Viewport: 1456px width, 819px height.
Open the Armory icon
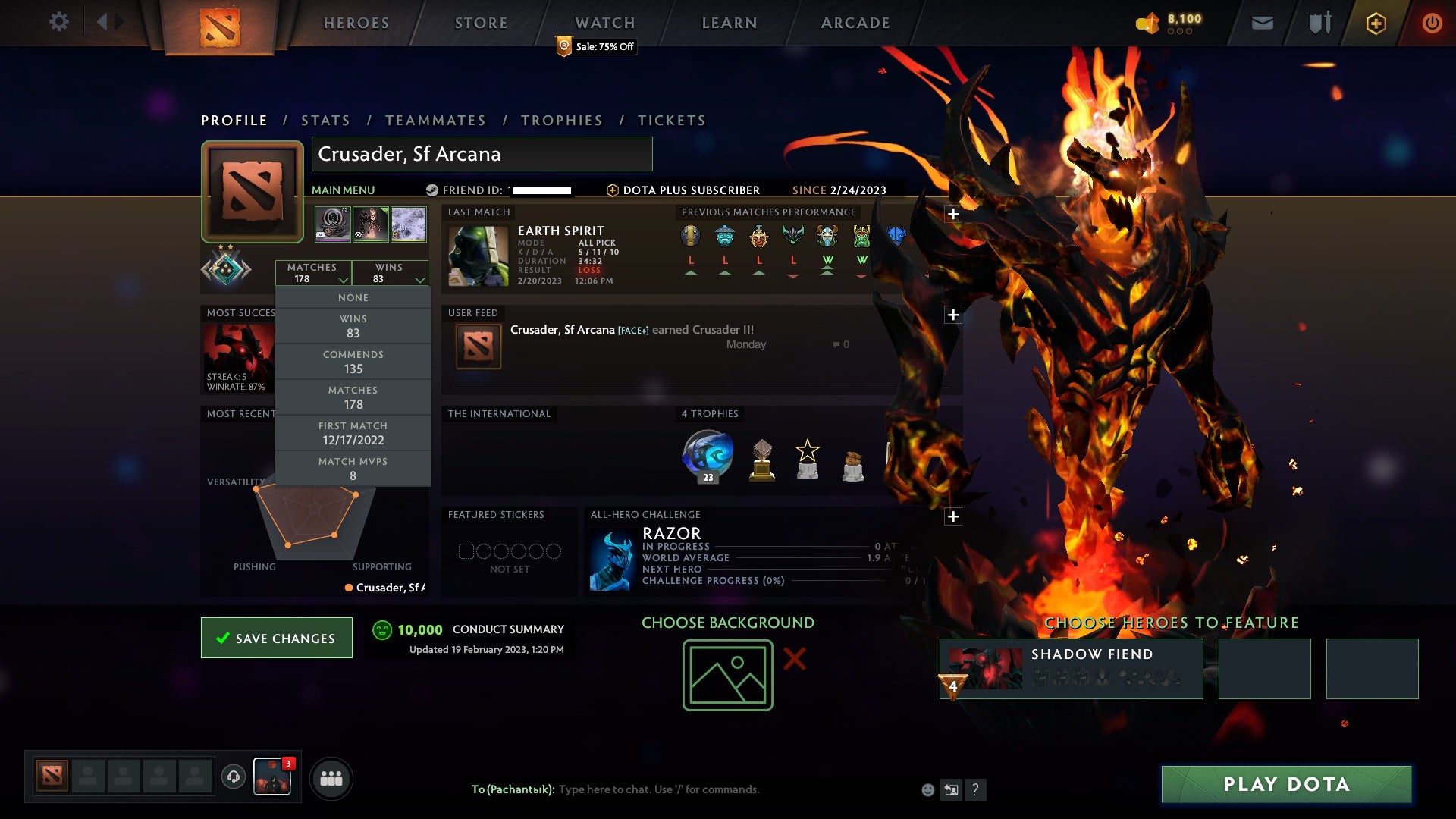1319,22
